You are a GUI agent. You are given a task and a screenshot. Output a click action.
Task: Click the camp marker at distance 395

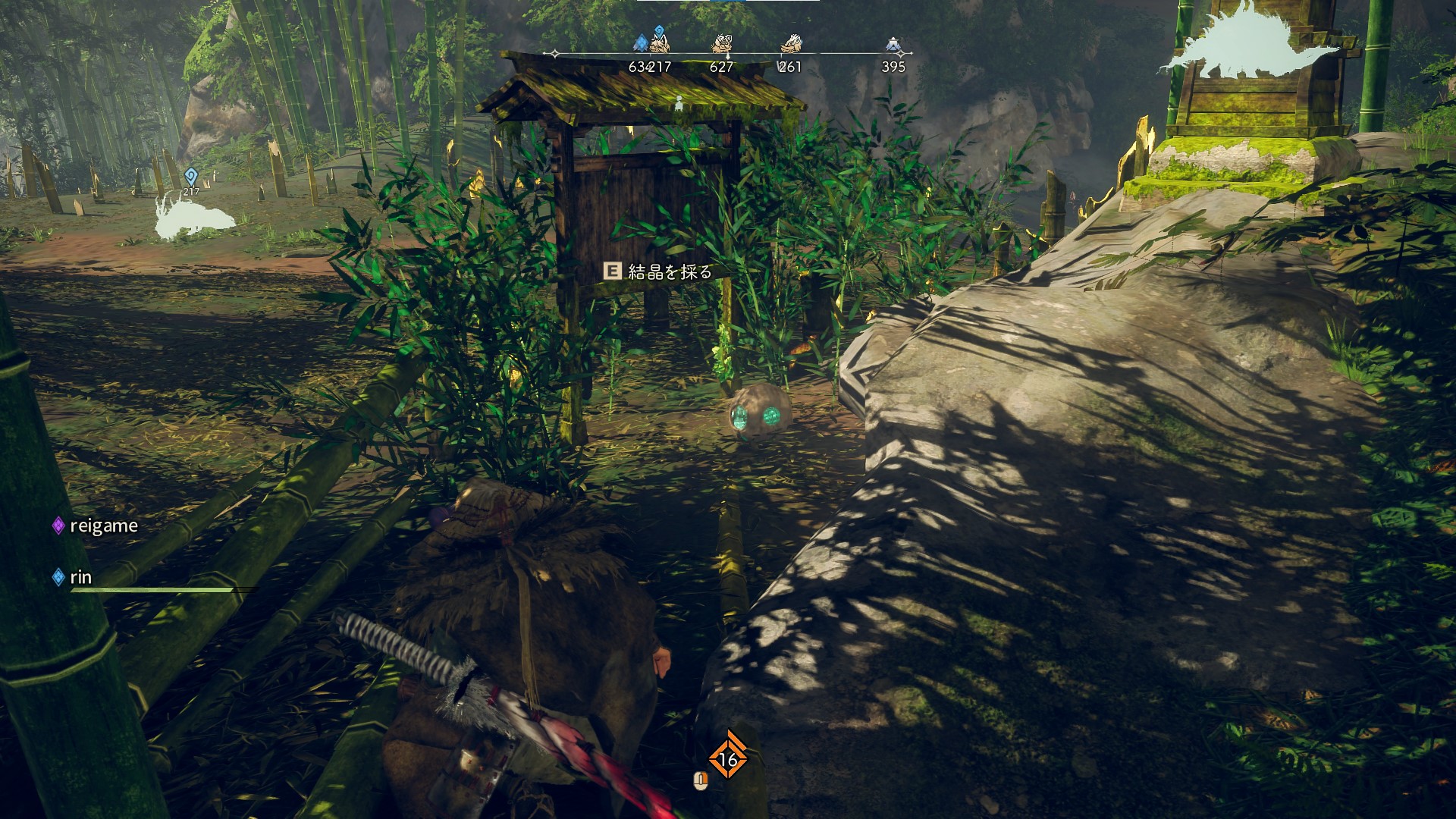[x=893, y=45]
